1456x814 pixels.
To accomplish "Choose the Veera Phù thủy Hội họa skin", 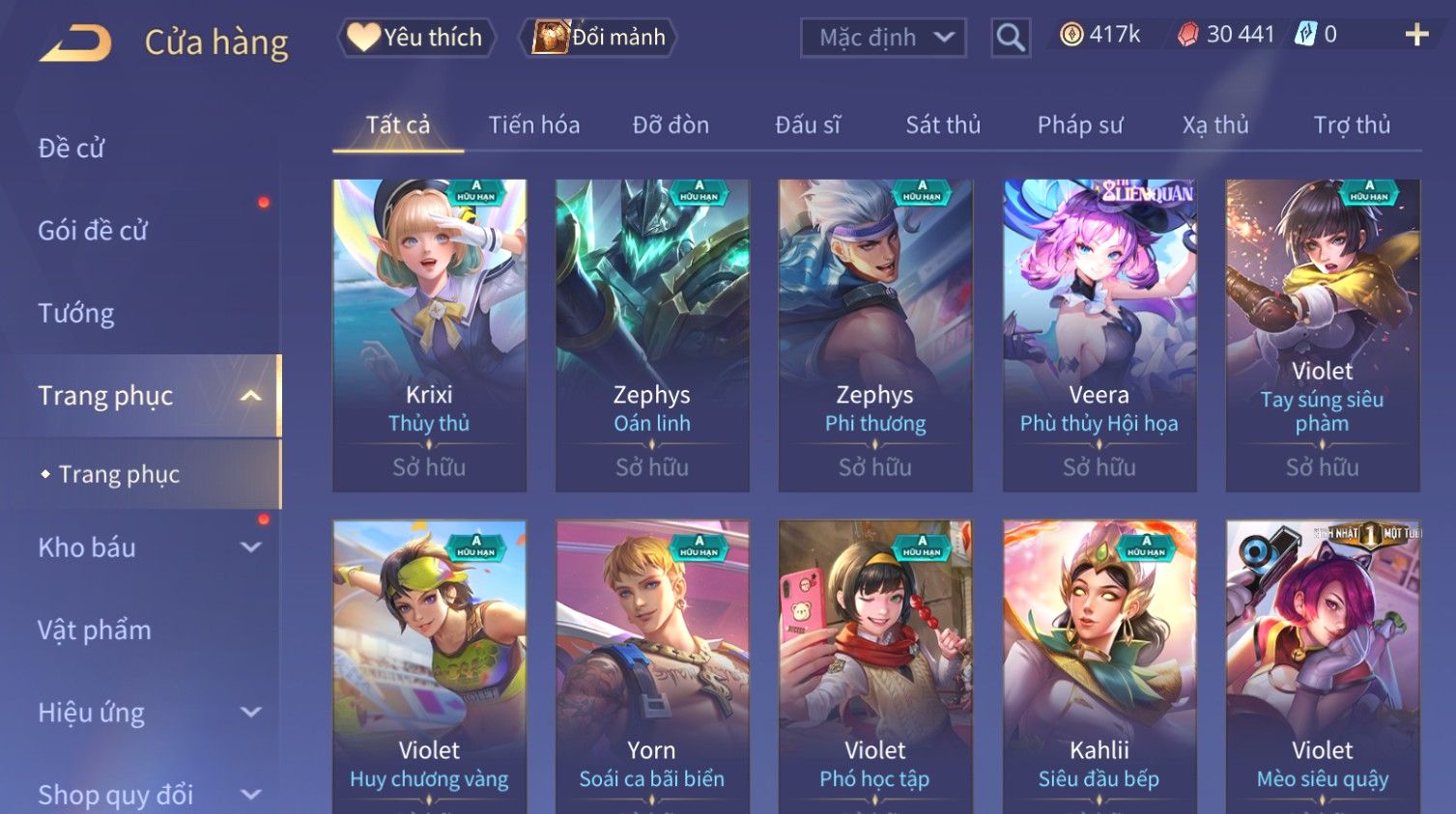I will [x=1099, y=334].
